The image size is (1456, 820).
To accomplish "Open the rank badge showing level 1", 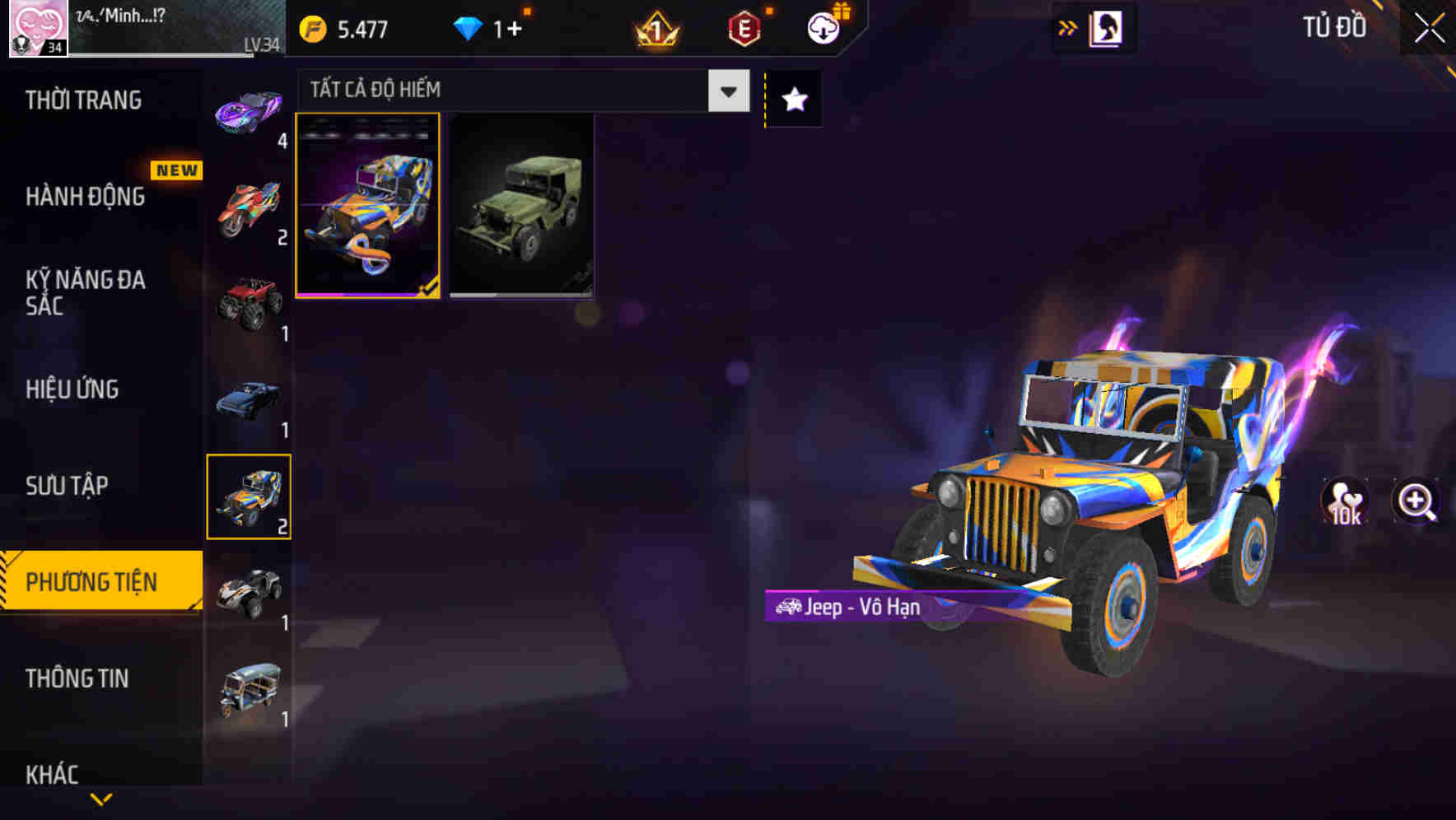I will pyautogui.click(x=656, y=27).
